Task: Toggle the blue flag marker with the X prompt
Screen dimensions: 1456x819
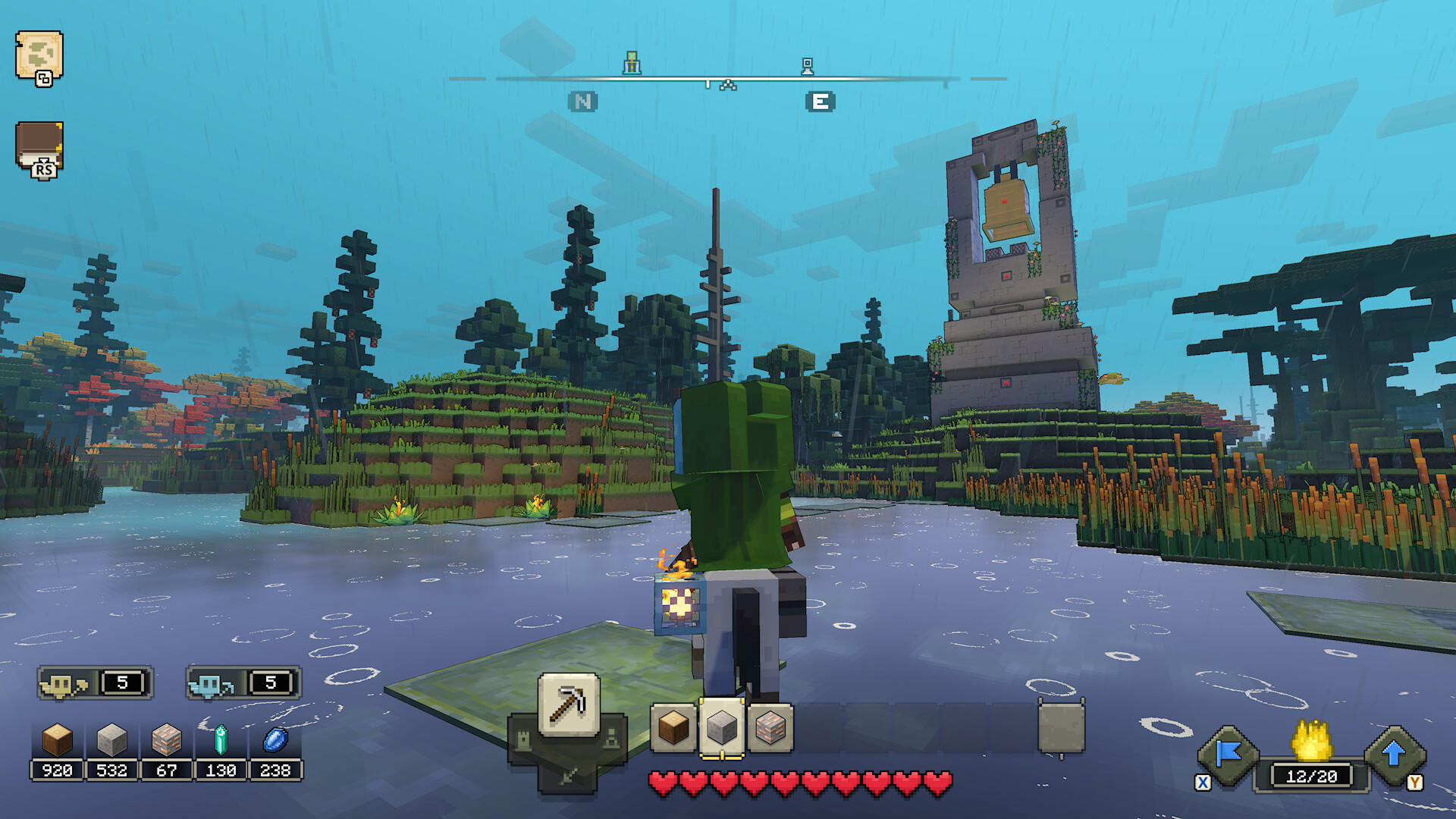Action: (1229, 756)
